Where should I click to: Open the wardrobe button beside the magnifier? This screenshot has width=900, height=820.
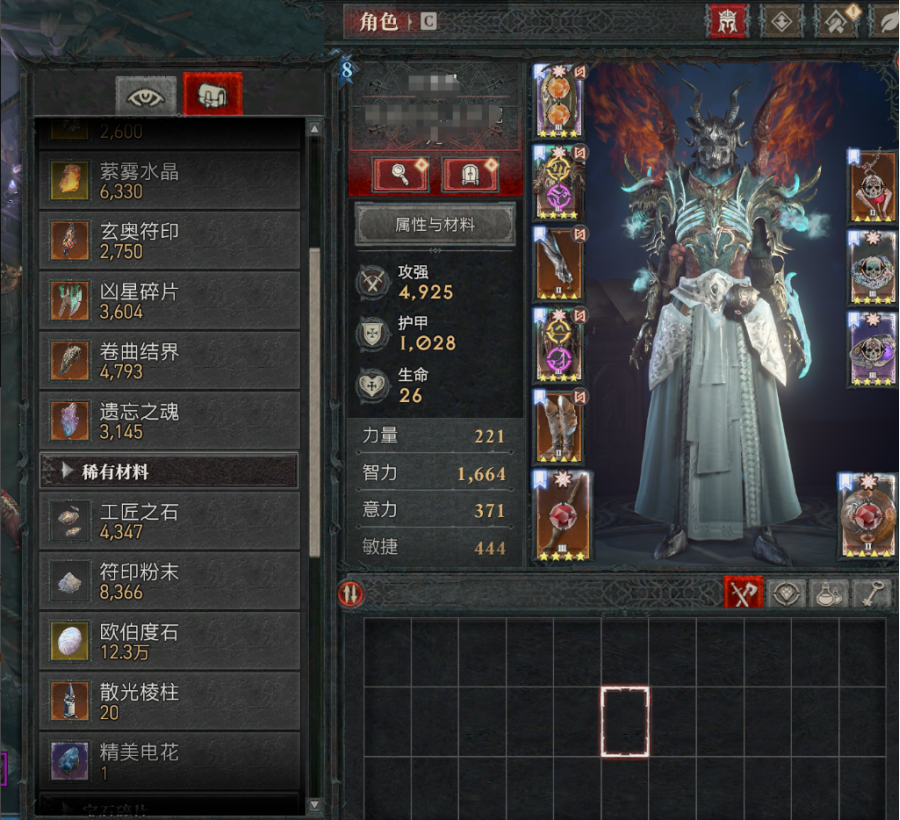470,175
